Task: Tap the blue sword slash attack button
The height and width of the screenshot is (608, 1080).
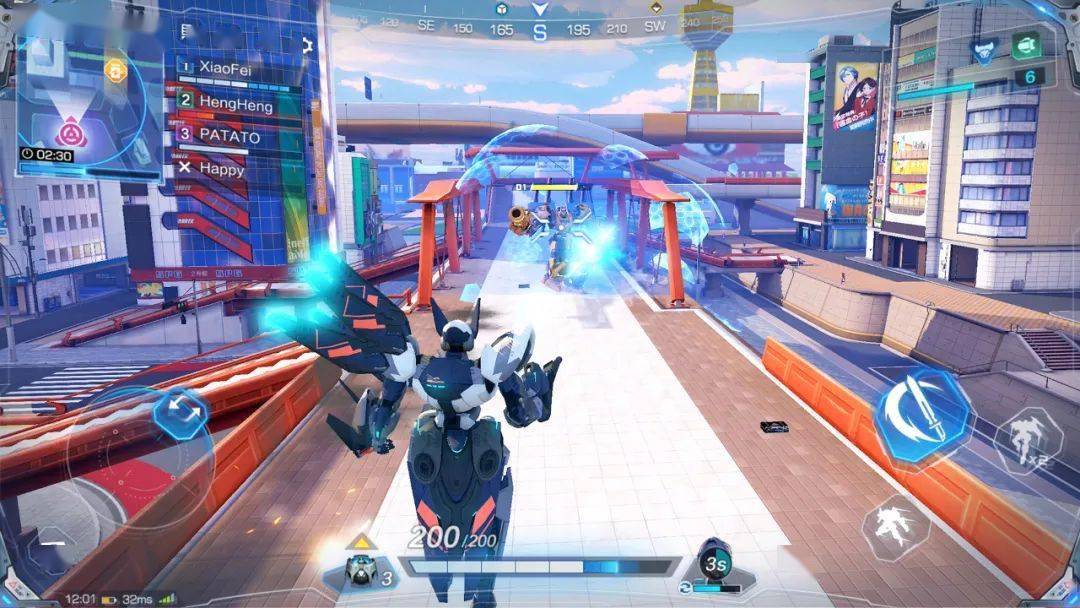Action: click(923, 414)
